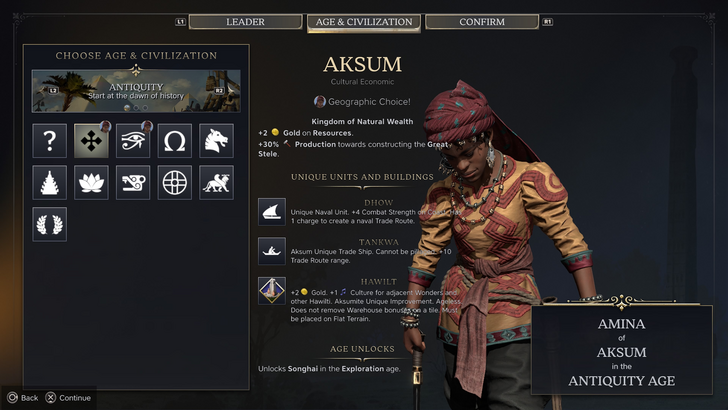The height and width of the screenshot is (410, 728).
Task: Pick the winged lion civilization tile
Action: [217, 182]
